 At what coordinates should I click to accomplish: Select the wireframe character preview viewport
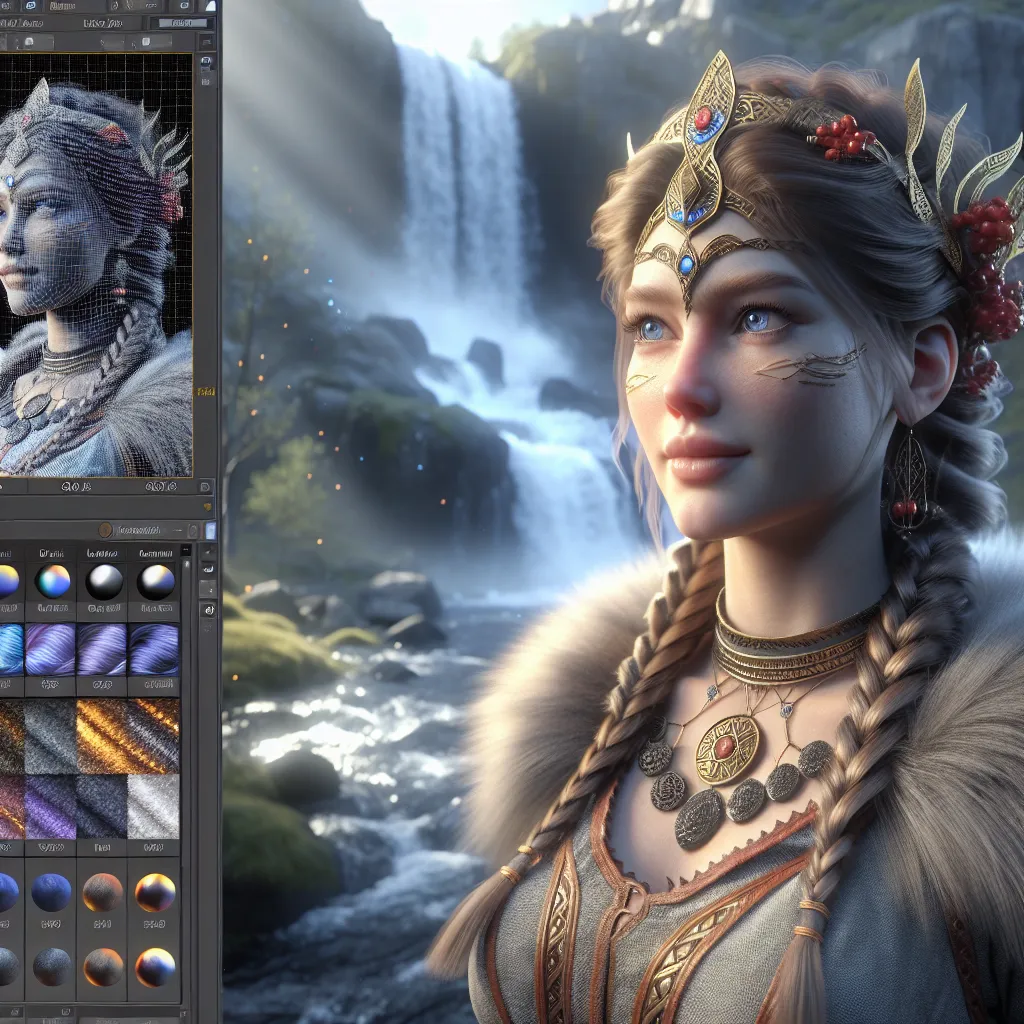[x=95, y=265]
